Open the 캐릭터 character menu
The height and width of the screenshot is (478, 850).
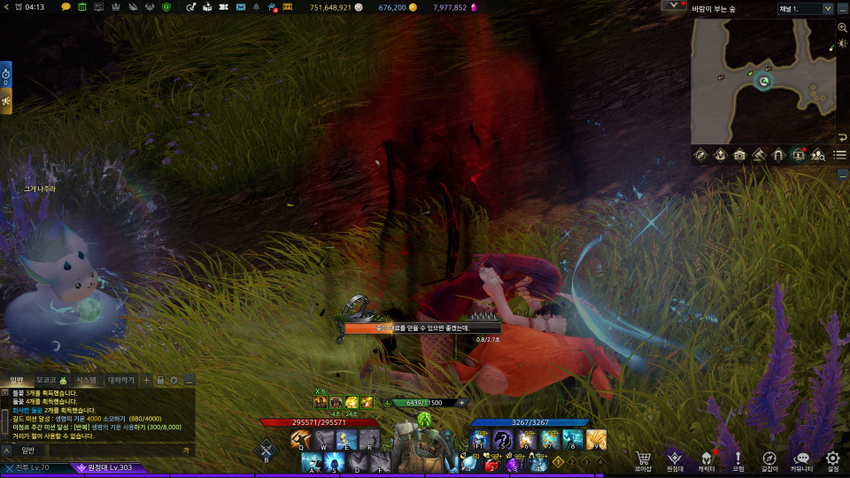(706, 461)
